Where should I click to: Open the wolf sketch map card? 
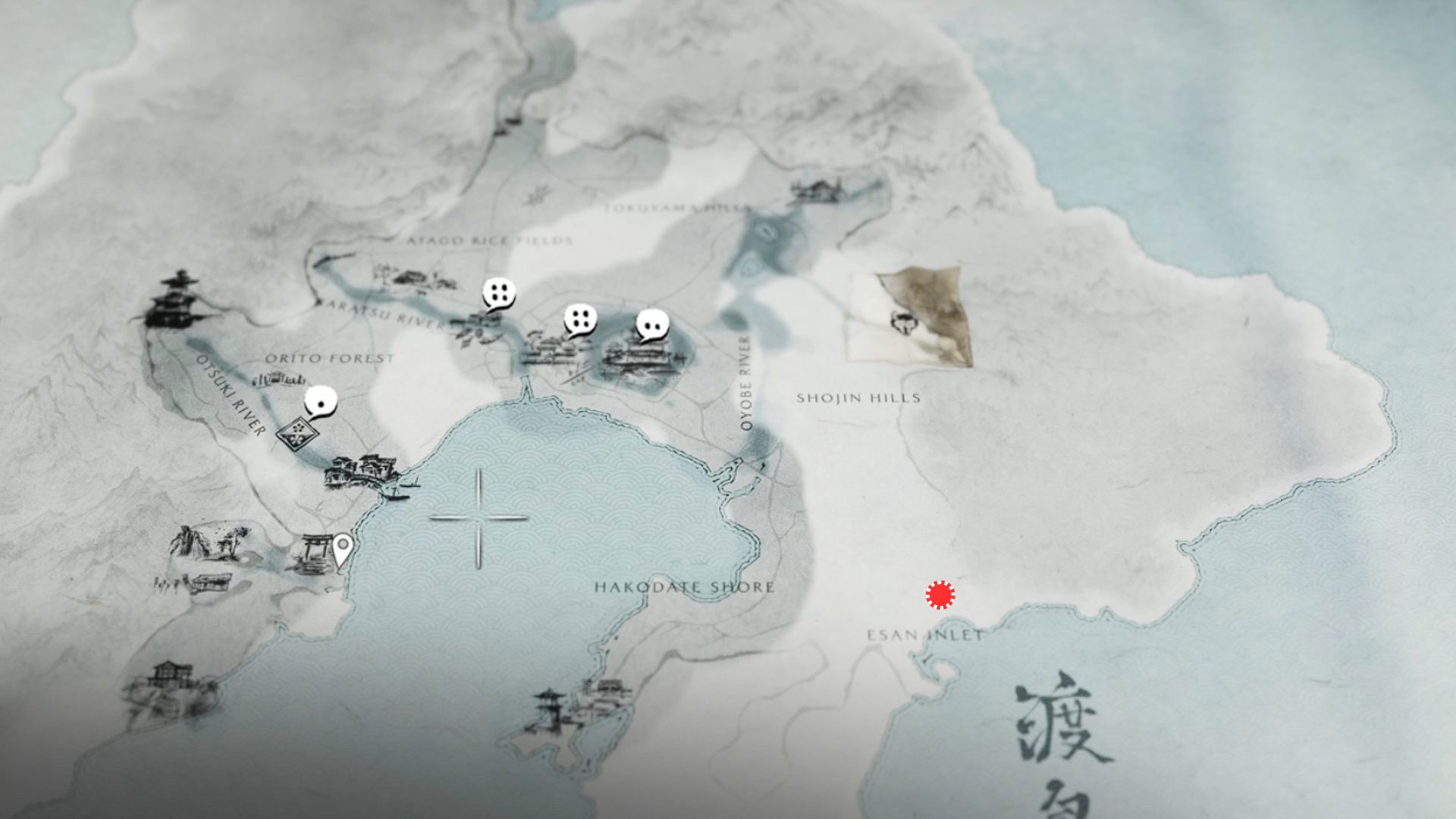click(x=910, y=318)
